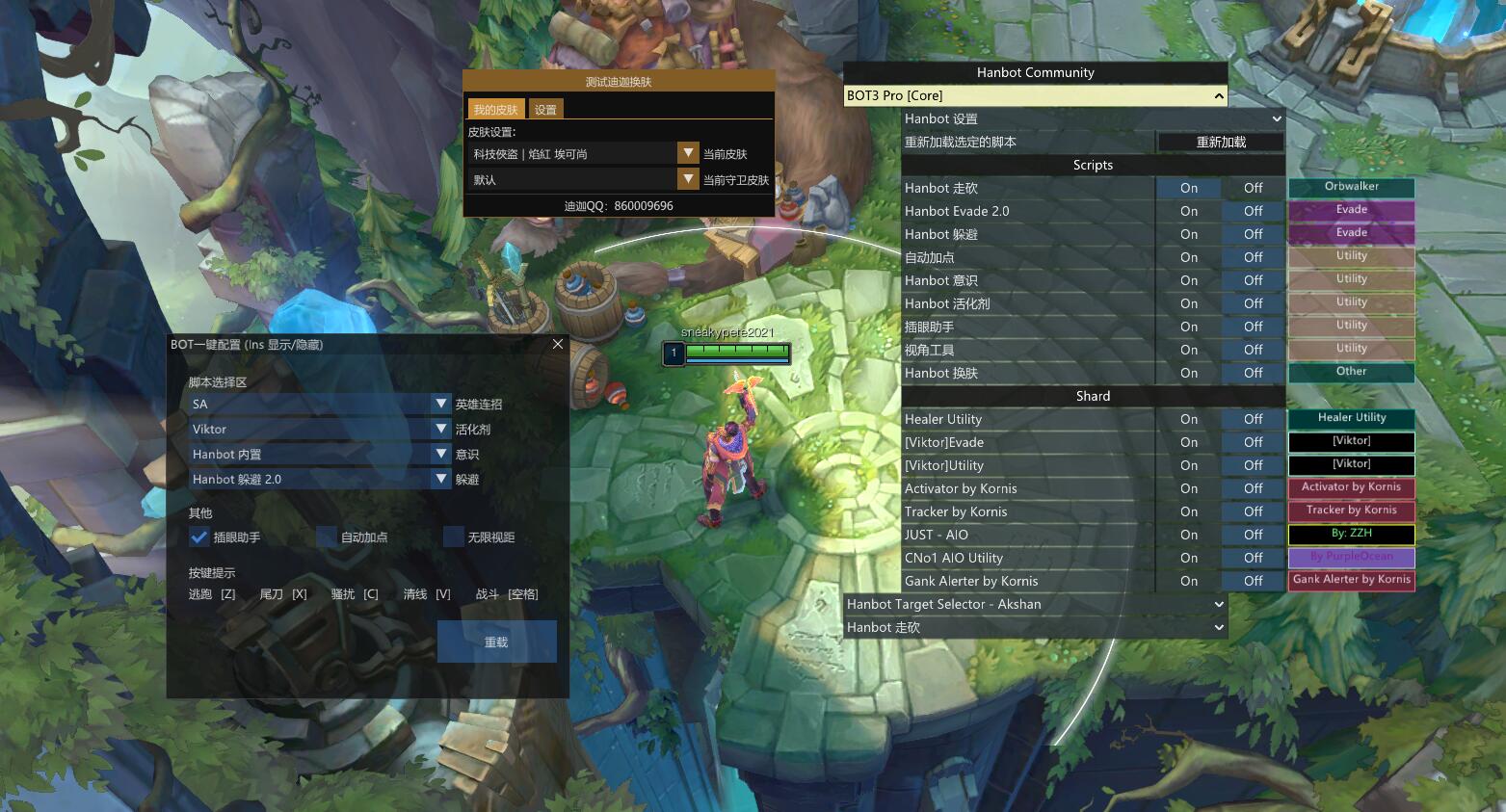Open the 当前守卫皮肤 ward skin dropdown
1506x812 pixels.
[688, 179]
